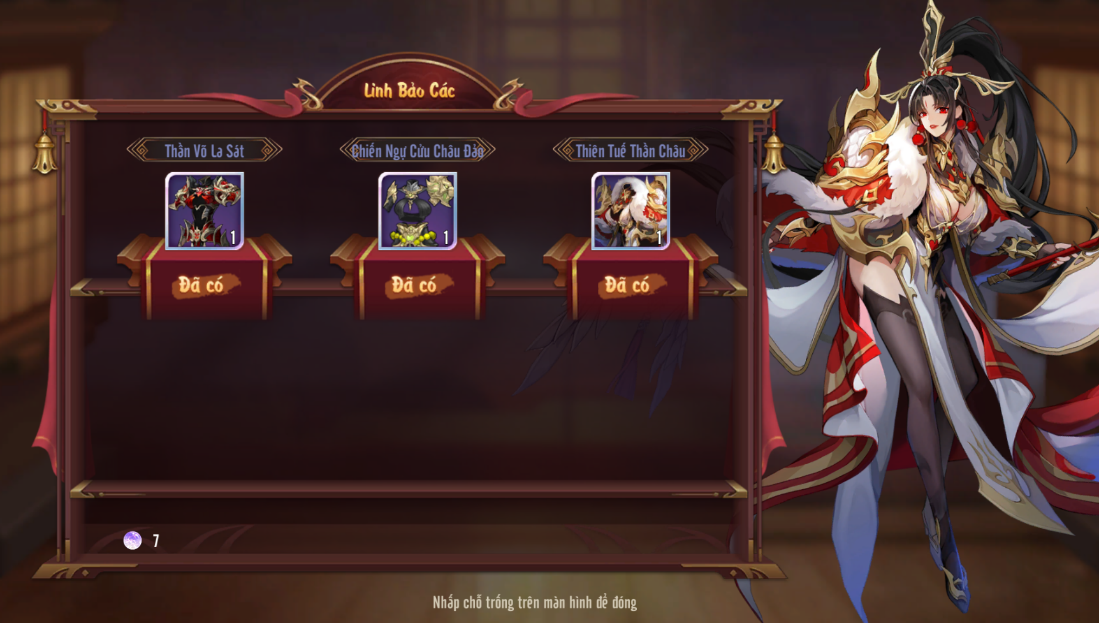Select the Thần Võ La Sát costume item
This screenshot has width=1099, height=623.
pyautogui.click(x=204, y=210)
